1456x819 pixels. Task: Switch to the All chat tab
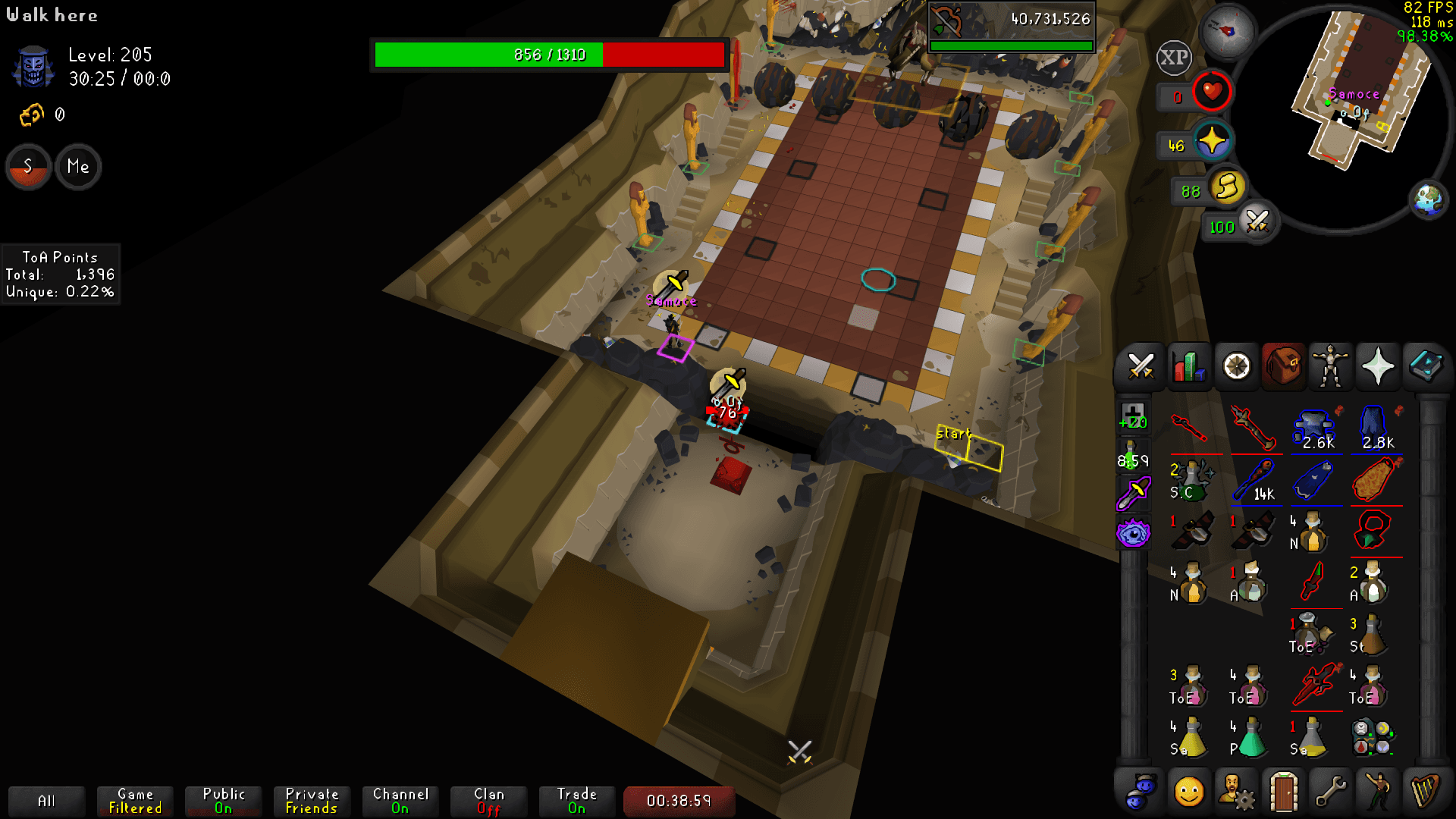pyautogui.click(x=46, y=800)
